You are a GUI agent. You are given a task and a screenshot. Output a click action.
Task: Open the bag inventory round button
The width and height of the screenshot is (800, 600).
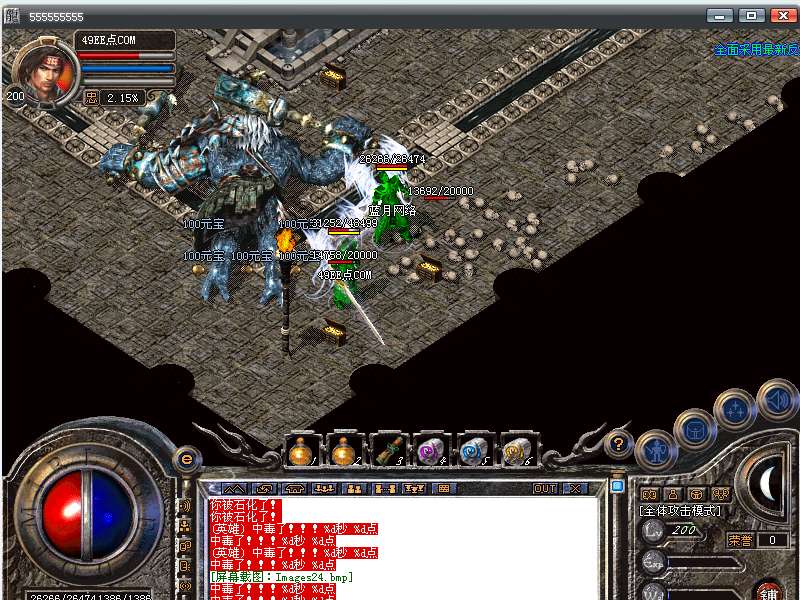pos(694,430)
